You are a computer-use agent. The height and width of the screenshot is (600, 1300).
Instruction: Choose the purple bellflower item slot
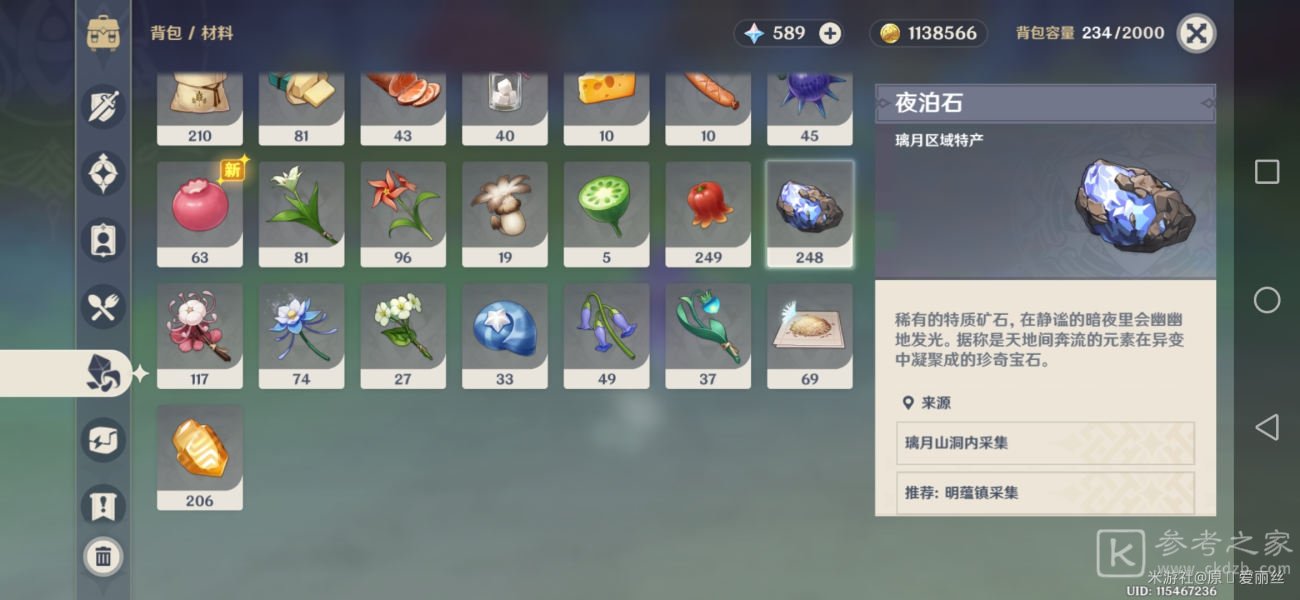606,335
